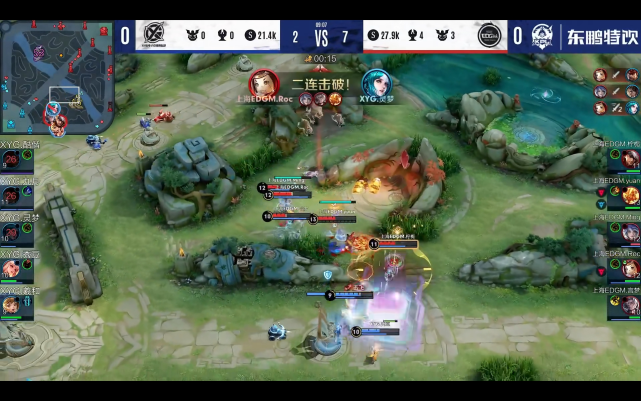
Task: Select the first XYG player portrait
Action: (x=12, y=160)
